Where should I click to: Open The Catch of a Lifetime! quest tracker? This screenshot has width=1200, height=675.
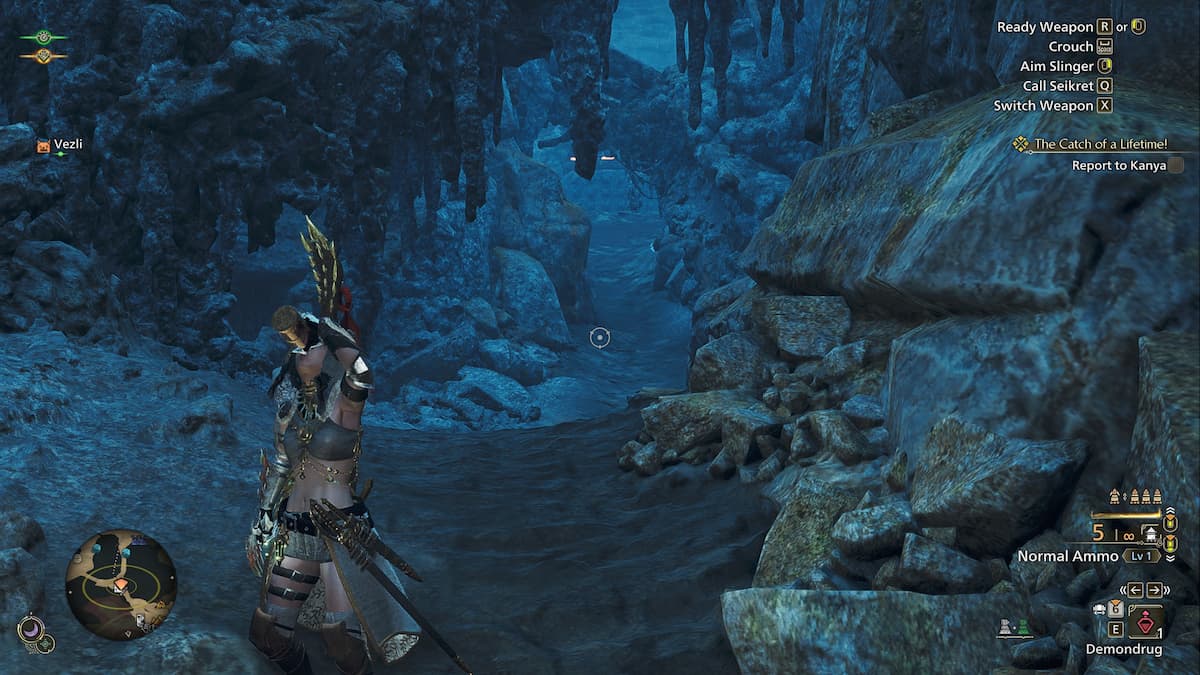pyautogui.click(x=1100, y=144)
